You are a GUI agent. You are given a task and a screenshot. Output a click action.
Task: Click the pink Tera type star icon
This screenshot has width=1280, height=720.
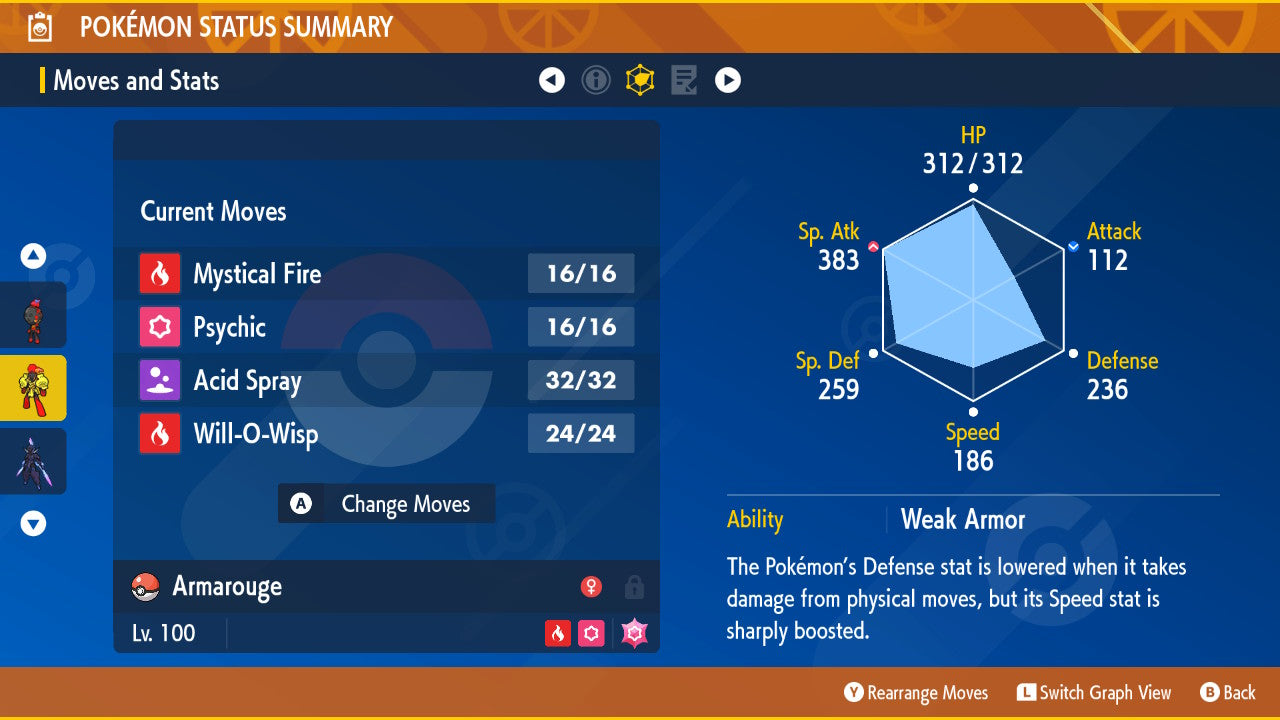click(633, 633)
